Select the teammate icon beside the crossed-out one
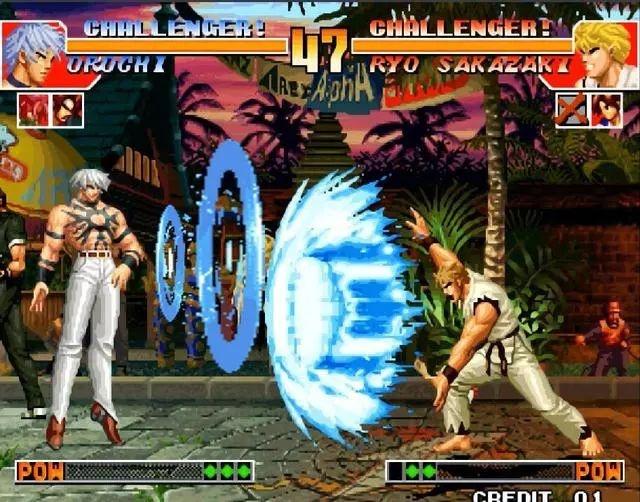Screen dimensions: 640x502 tap(606, 109)
